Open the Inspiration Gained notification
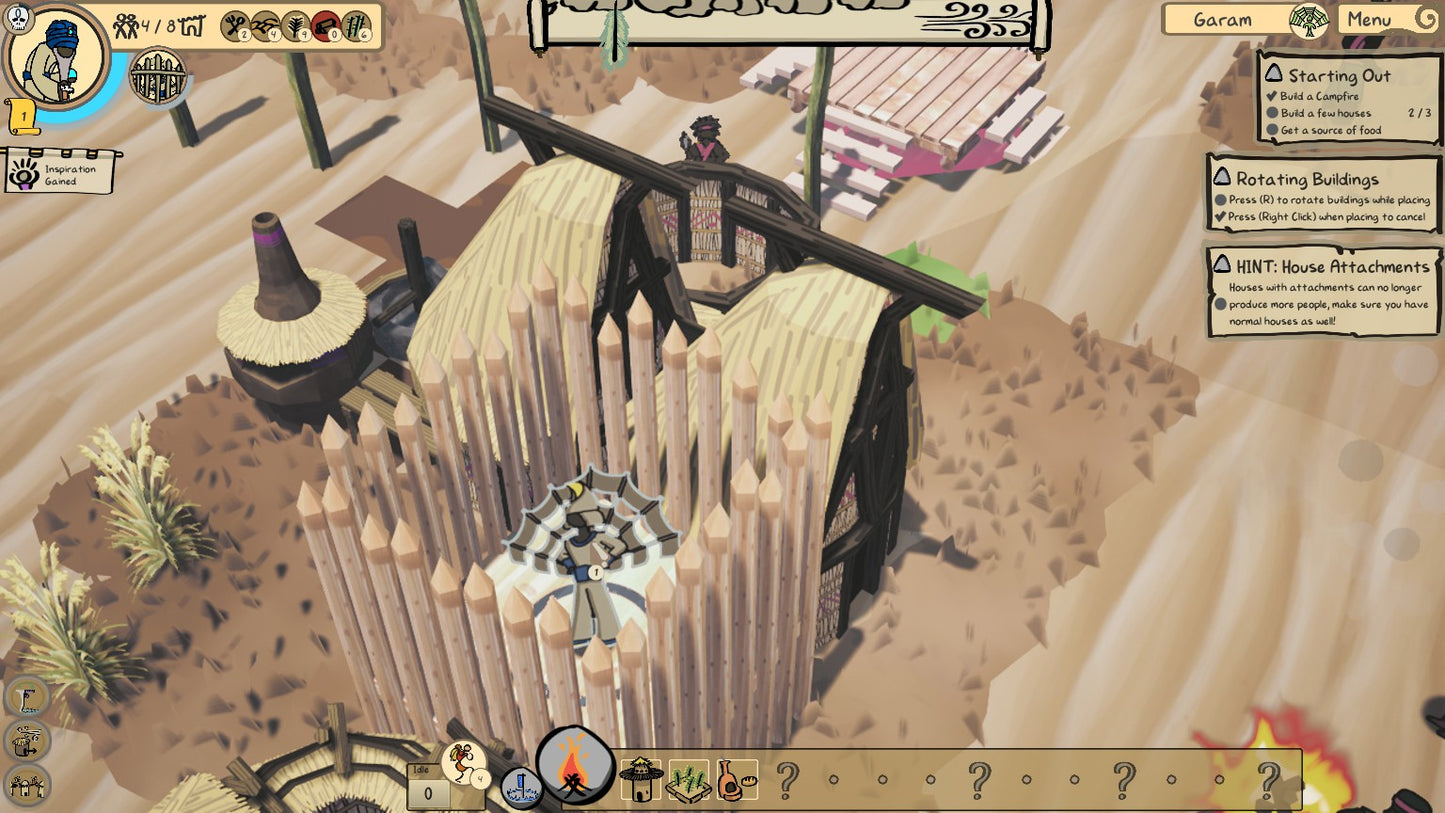Screen dimensions: 1445x813 pyautogui.click(x=61, y=174)
